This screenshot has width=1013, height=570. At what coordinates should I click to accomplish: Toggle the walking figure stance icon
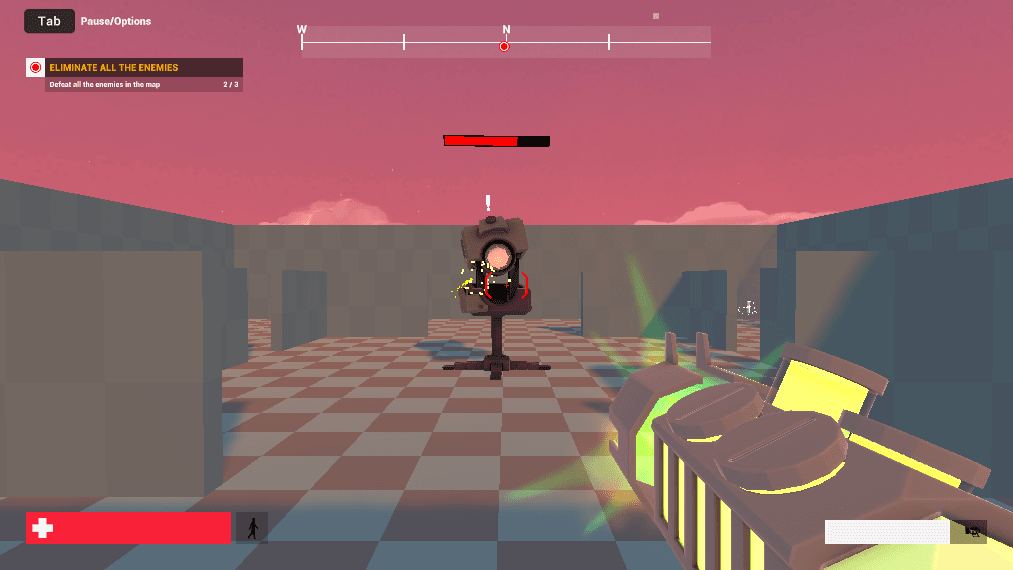(x=252, y=527)
